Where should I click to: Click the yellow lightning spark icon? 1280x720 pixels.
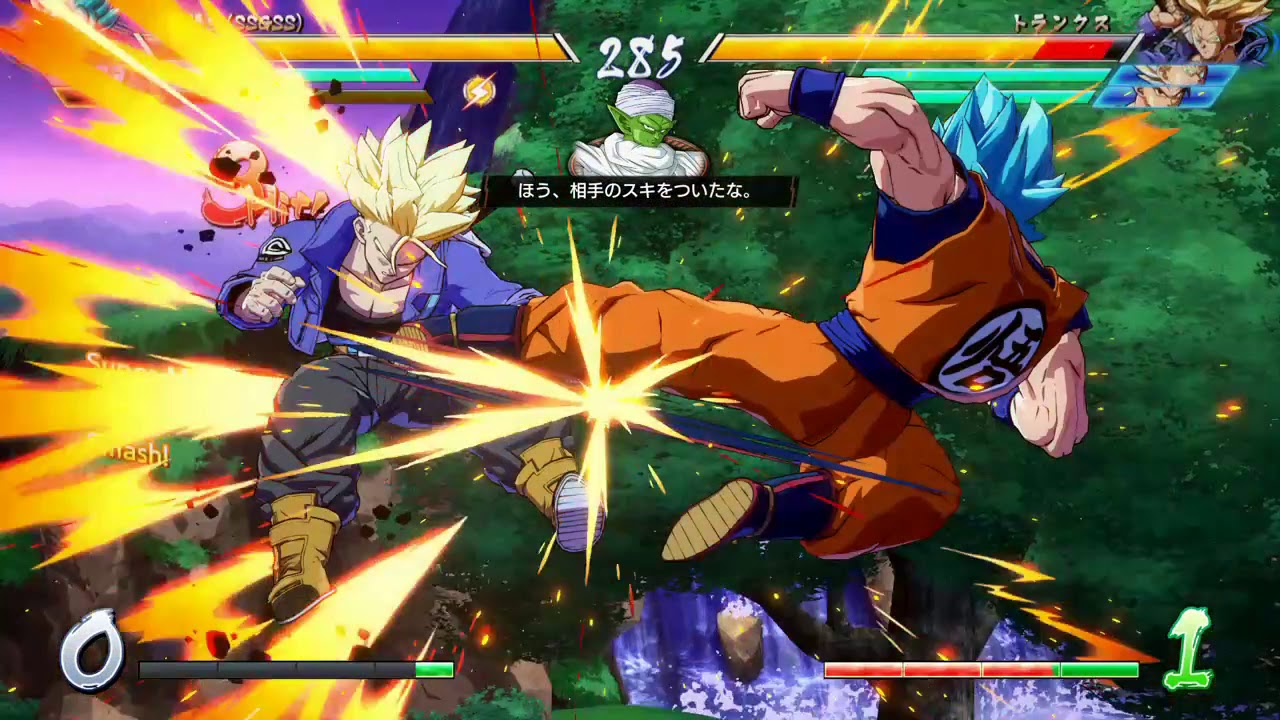(x=478, y=89)
